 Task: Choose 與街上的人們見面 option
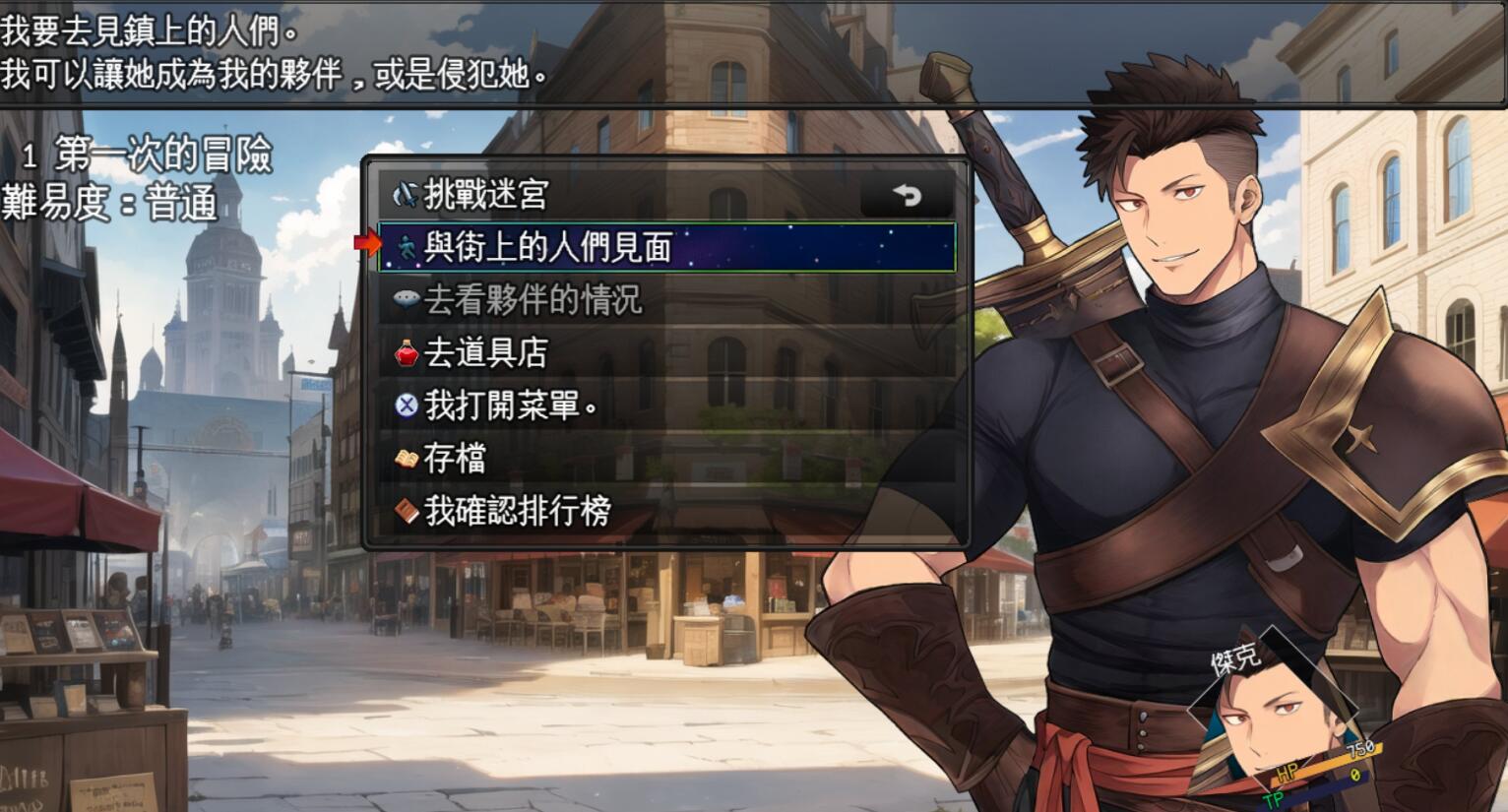[x=547, y=247]
